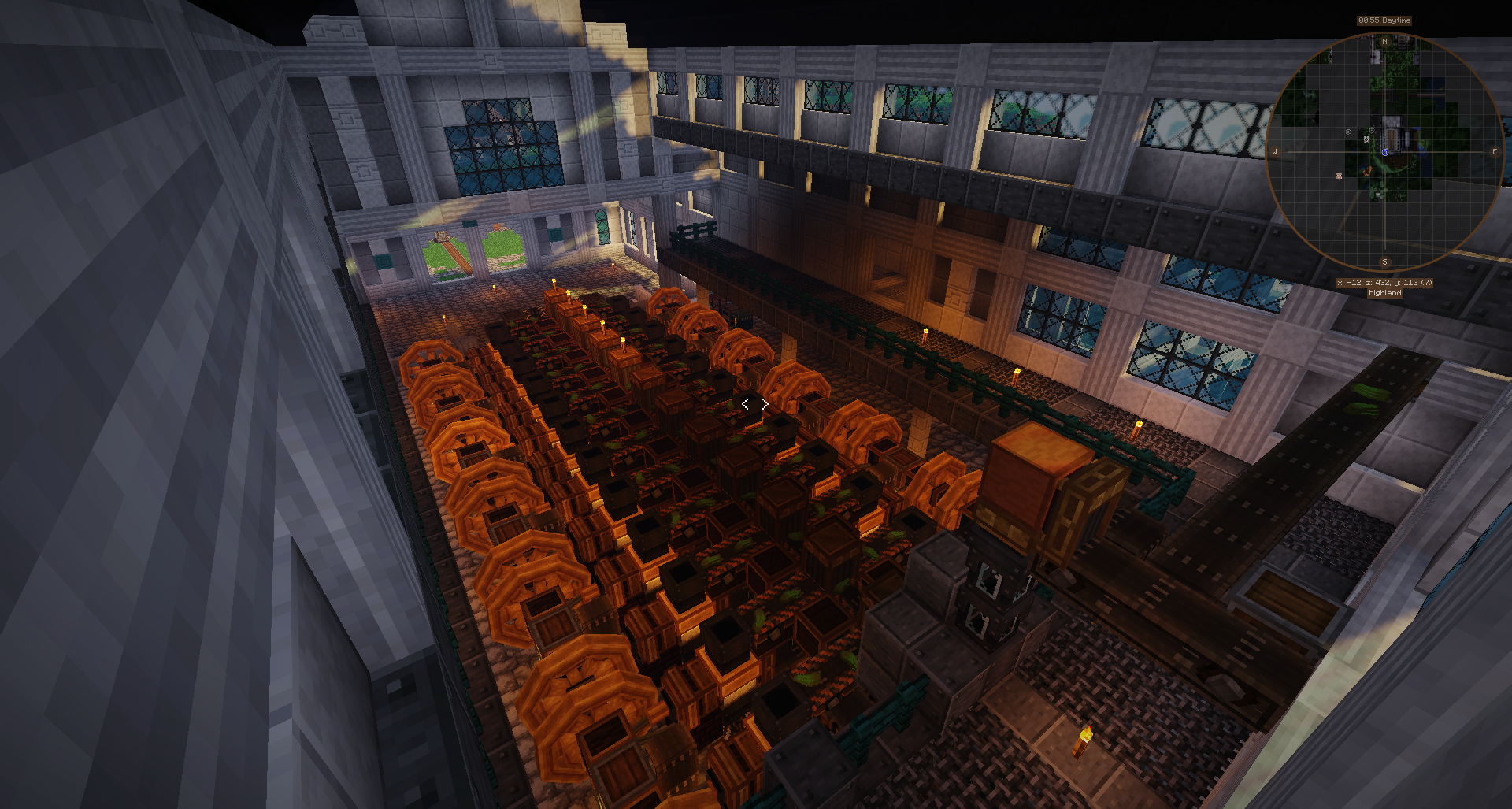The height and width of the screenshot is (809, 1512).
Task: Click the pig mob marker on minimap
Action: tap(1338, 175)
